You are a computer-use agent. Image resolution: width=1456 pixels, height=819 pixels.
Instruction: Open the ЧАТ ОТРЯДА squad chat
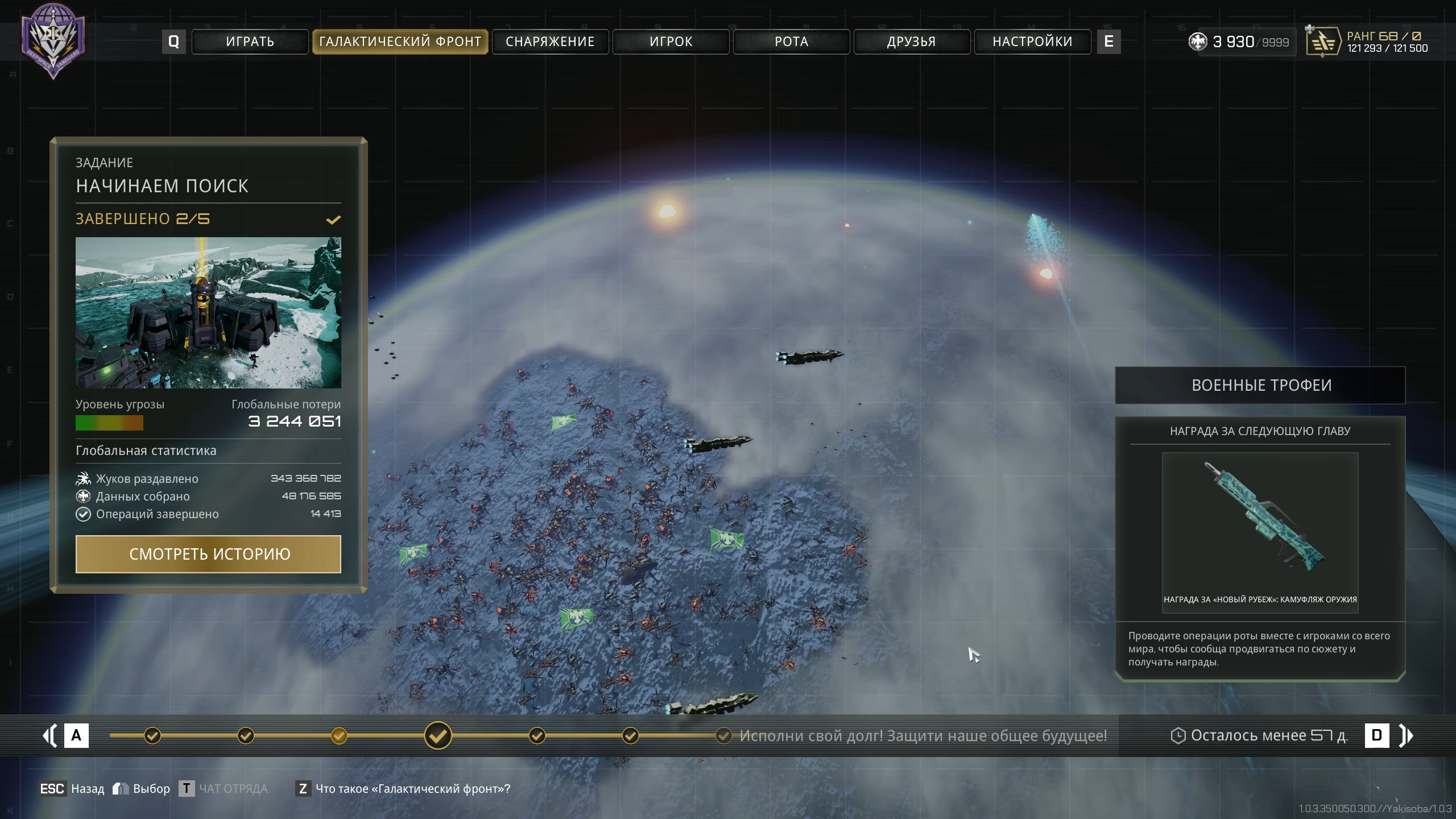click(233, 789)
